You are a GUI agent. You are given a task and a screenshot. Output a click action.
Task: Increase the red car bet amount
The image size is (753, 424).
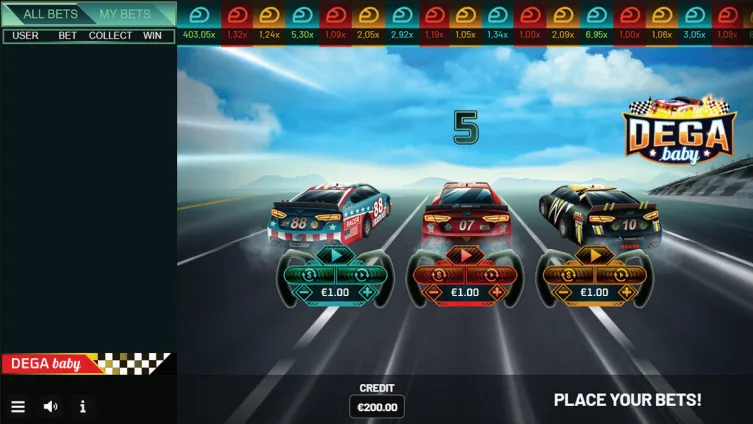tap(497, 293)
